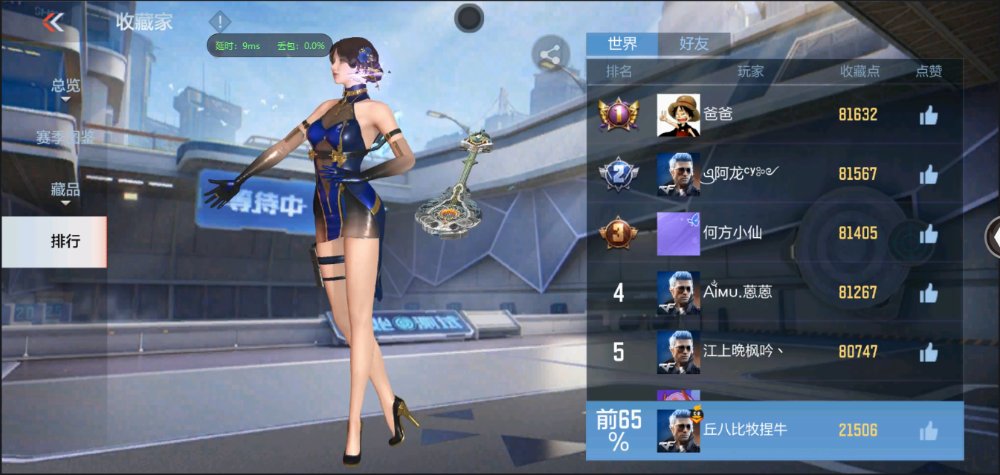The width and height of the screenshot is (1000, 475).
Task: Click the dark circular button at top center
Action: pos(469,17)
